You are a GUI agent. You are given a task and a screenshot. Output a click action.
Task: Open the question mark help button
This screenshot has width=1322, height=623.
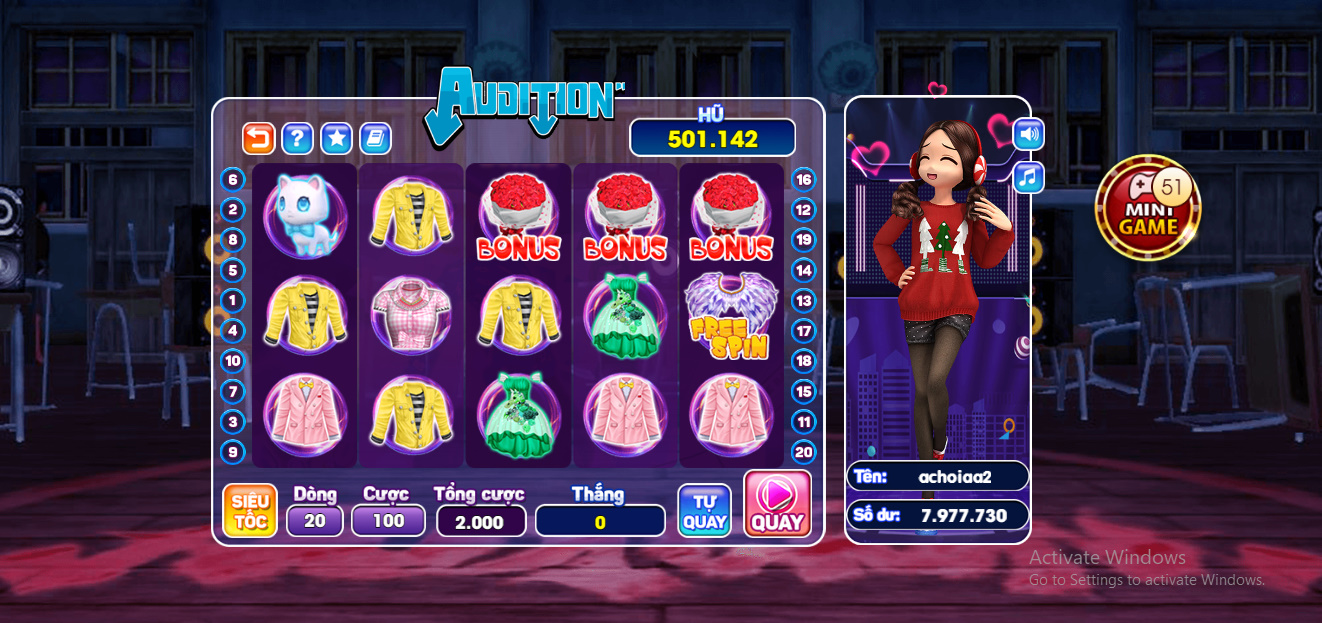297,138
